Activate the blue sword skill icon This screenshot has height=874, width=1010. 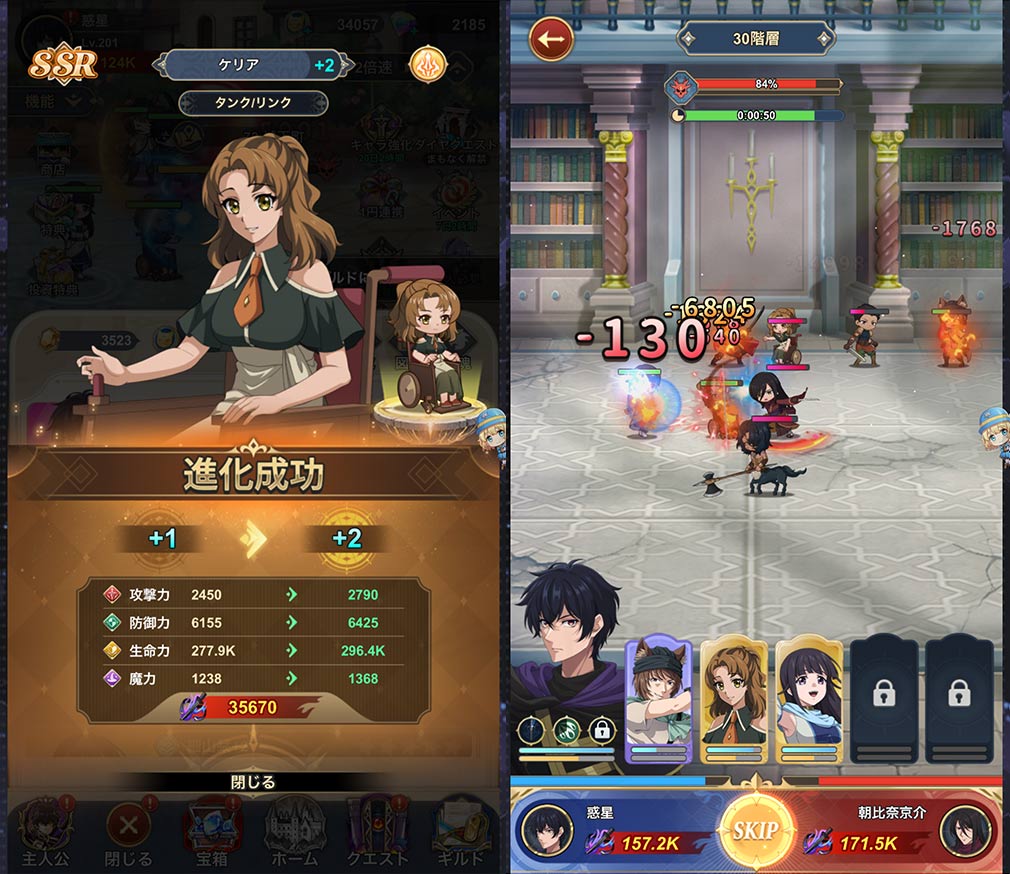click(532, 730)
